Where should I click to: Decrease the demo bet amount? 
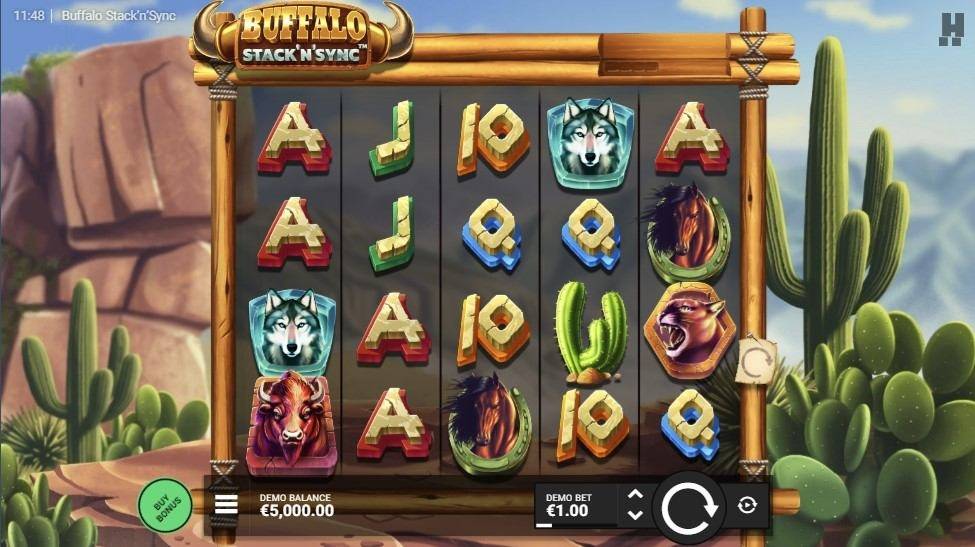[634, 515]
